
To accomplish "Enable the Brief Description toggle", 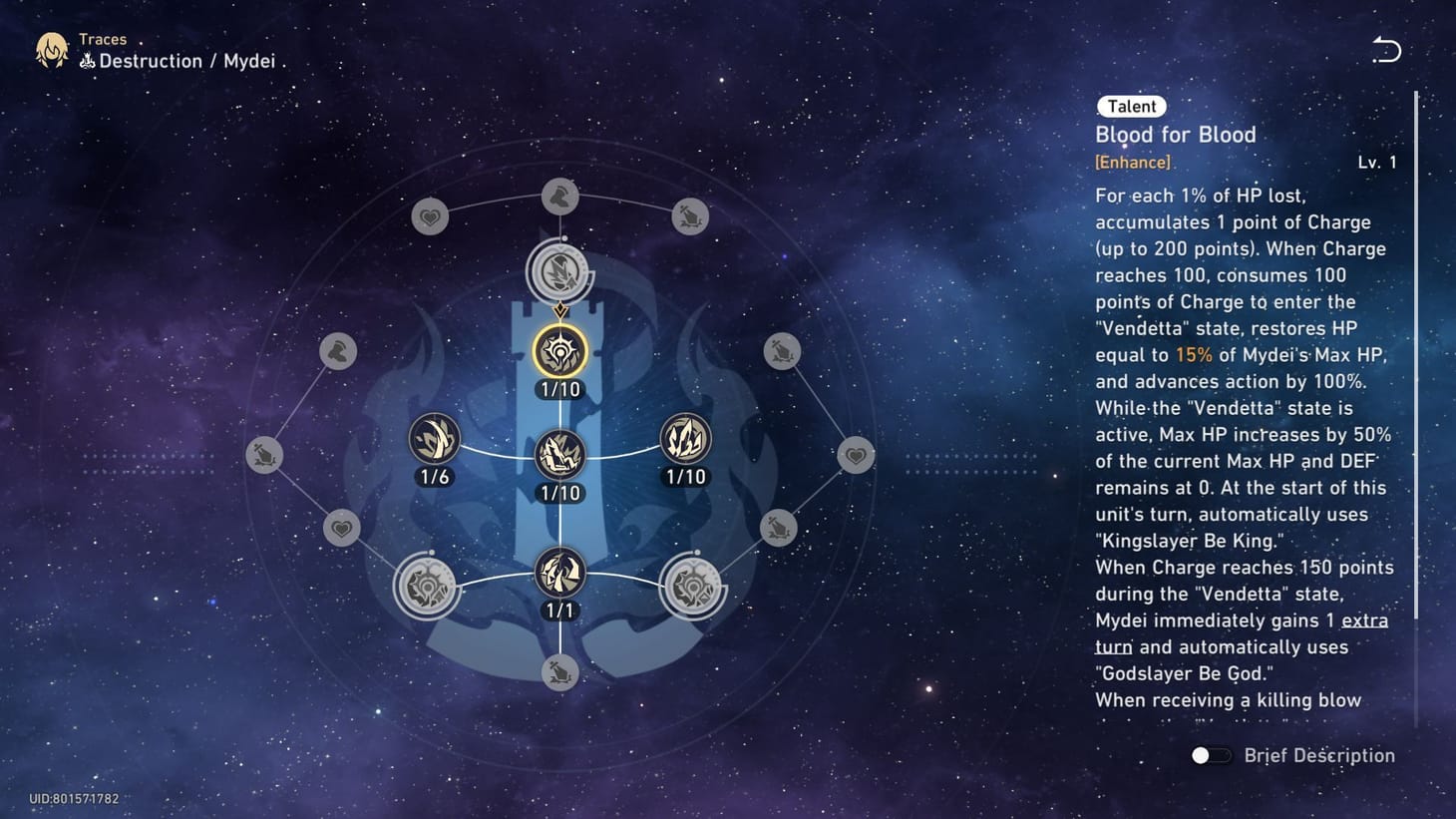I will 1210,755.
